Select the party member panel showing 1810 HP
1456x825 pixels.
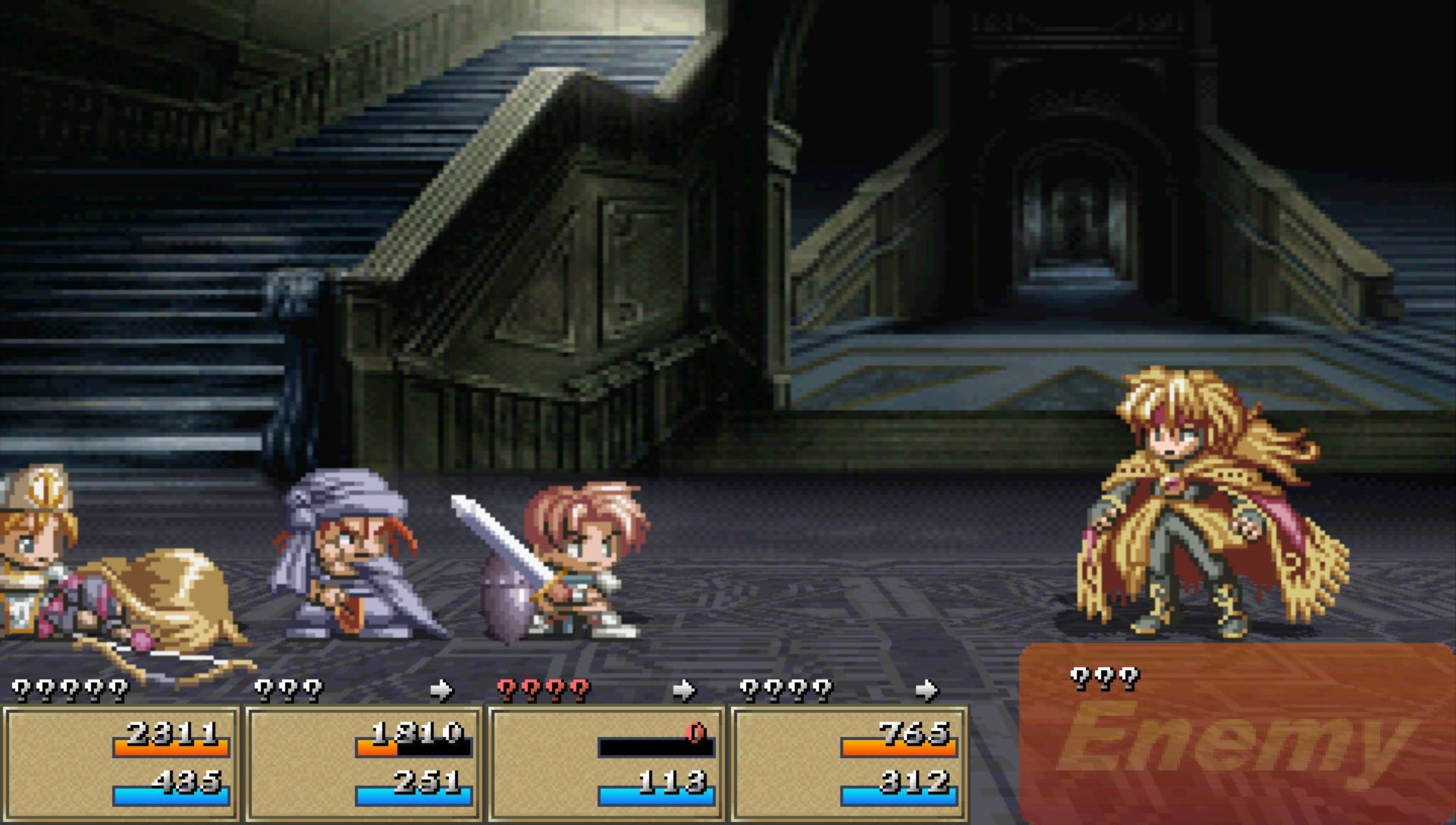(x=364, y=762)
